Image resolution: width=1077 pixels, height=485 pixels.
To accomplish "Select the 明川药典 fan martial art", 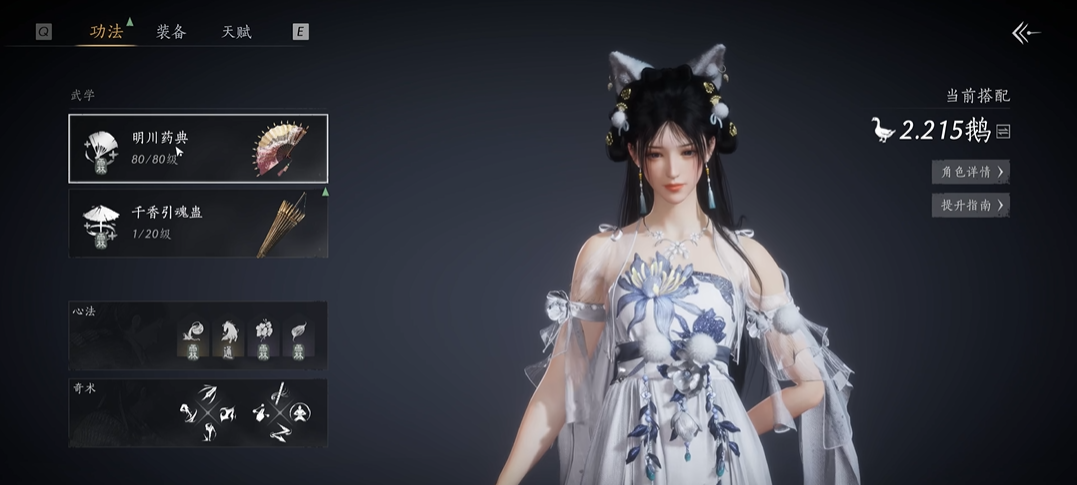I will [198, 148].
